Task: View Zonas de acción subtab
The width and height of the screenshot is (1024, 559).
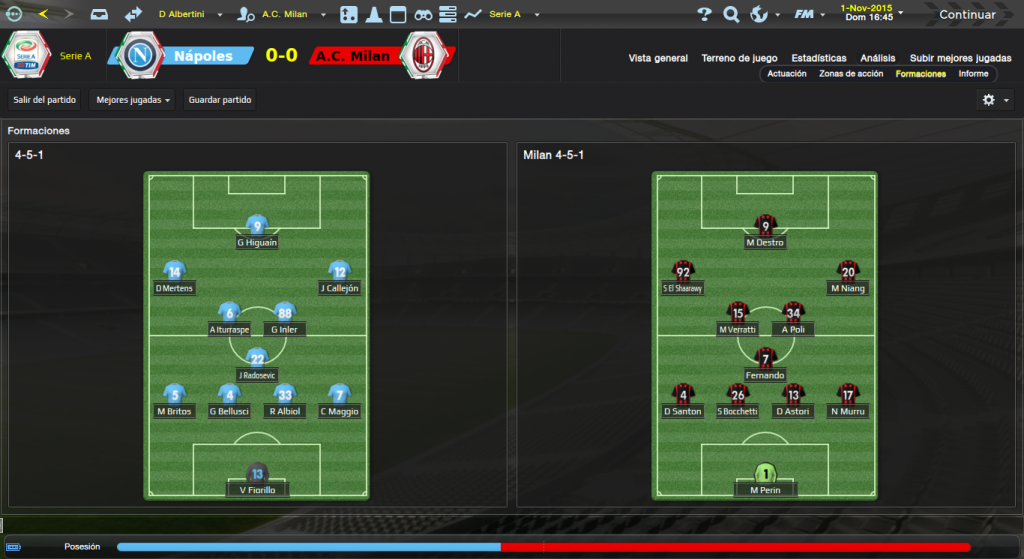Action: (x=851, y=74)
